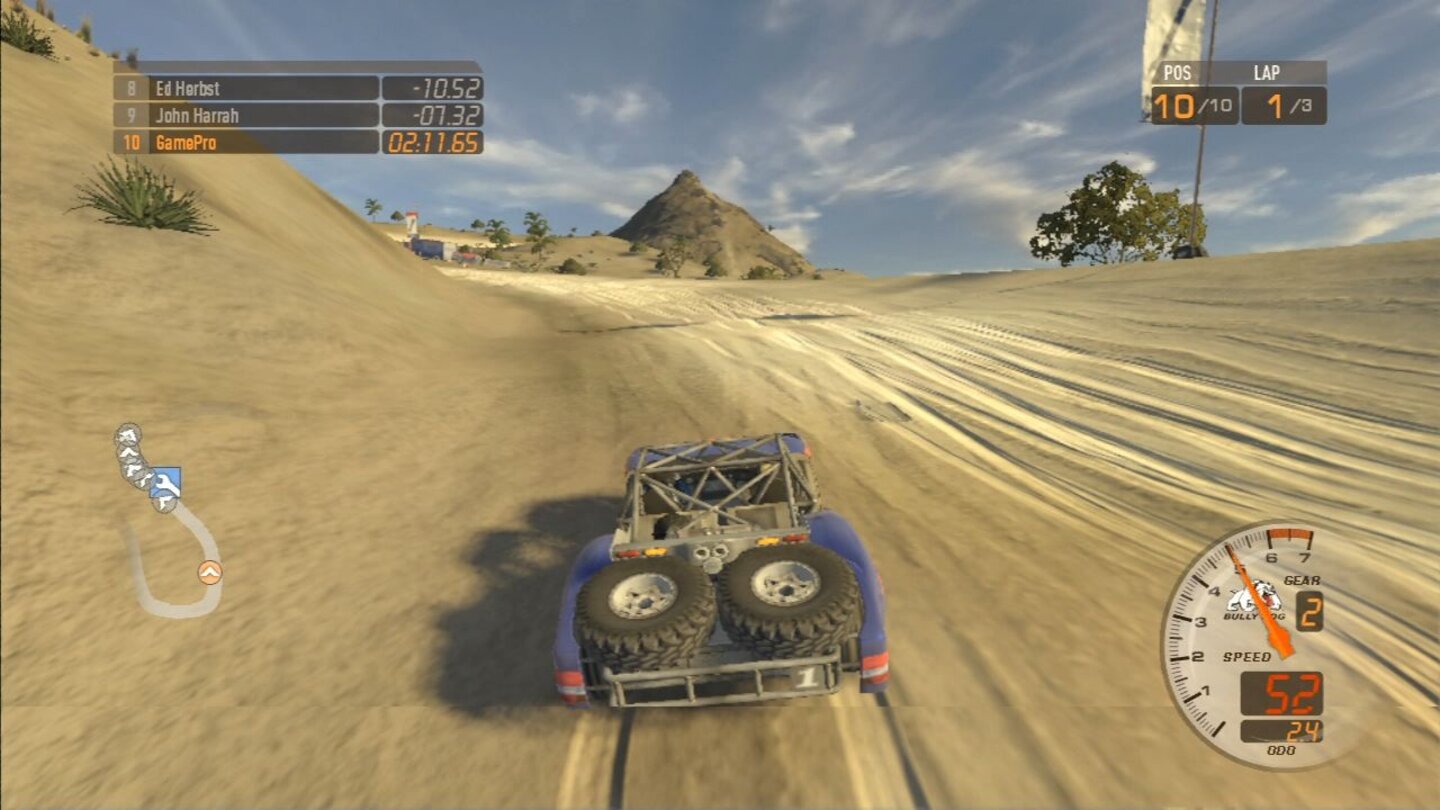This screenshot has width=1440, height=810.
Task: Click the wrench icon on the minimap
Action: (x=166, y=482)
